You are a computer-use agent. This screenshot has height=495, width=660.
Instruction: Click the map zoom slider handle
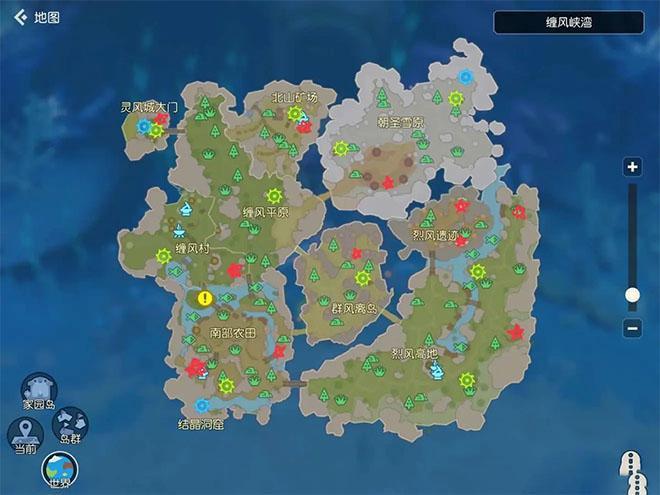point(631,294)
